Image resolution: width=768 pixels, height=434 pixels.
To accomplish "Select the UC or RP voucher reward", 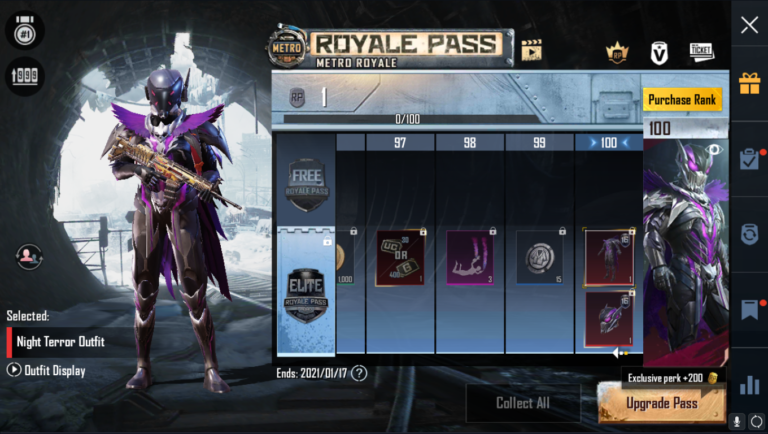I will click(x=400, y=258).
